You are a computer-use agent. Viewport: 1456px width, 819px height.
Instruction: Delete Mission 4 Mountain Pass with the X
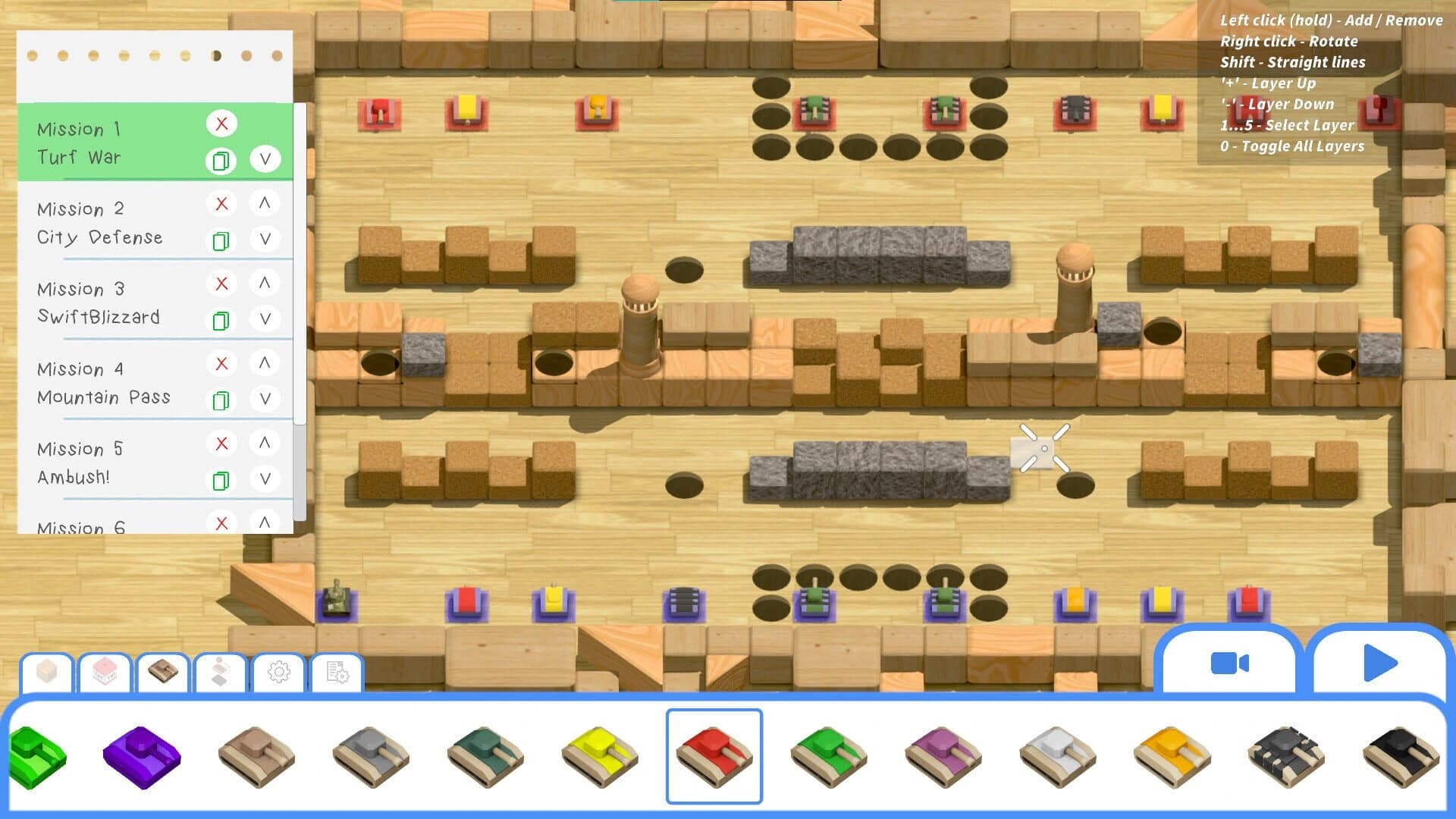click(x=221, y=363)
